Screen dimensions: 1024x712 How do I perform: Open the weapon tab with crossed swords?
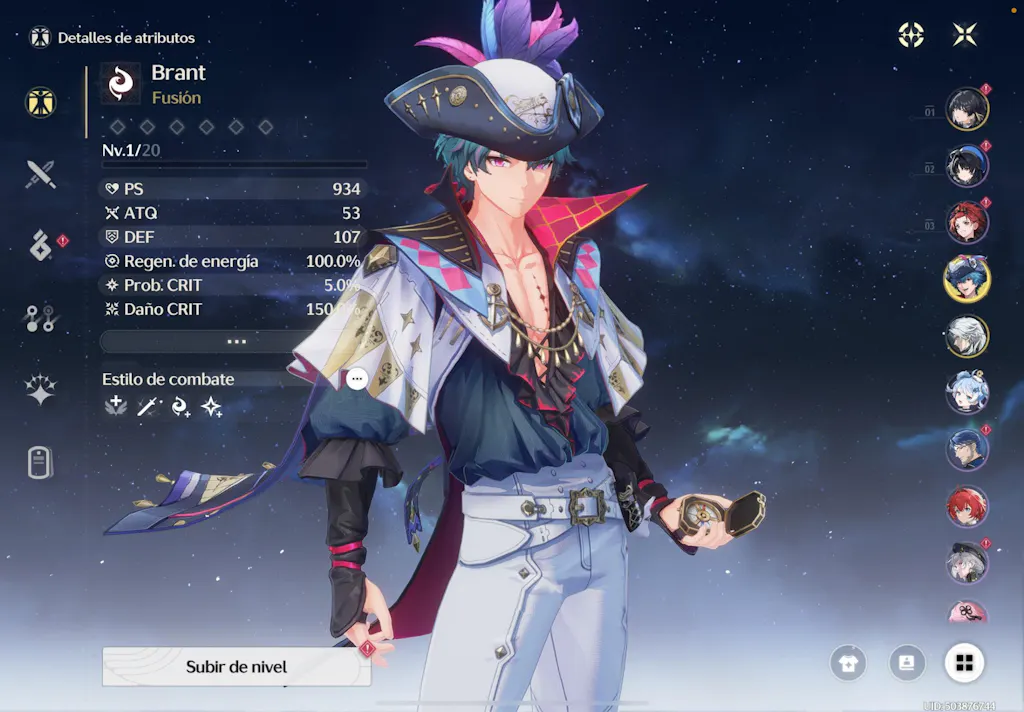coord(40,174)
